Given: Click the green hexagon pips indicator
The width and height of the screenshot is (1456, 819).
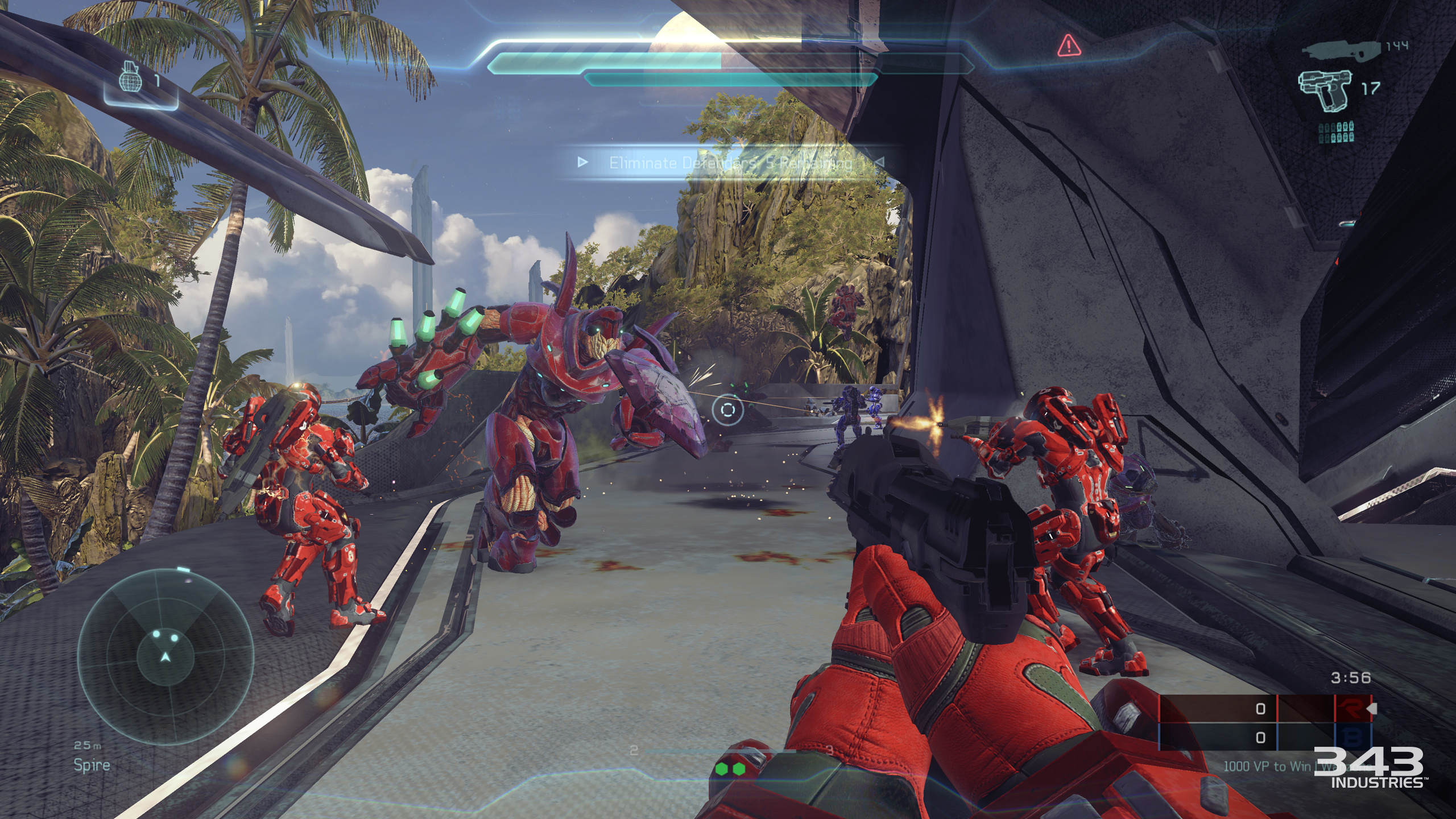Looking at the screenshot, I should pos(730,769).
